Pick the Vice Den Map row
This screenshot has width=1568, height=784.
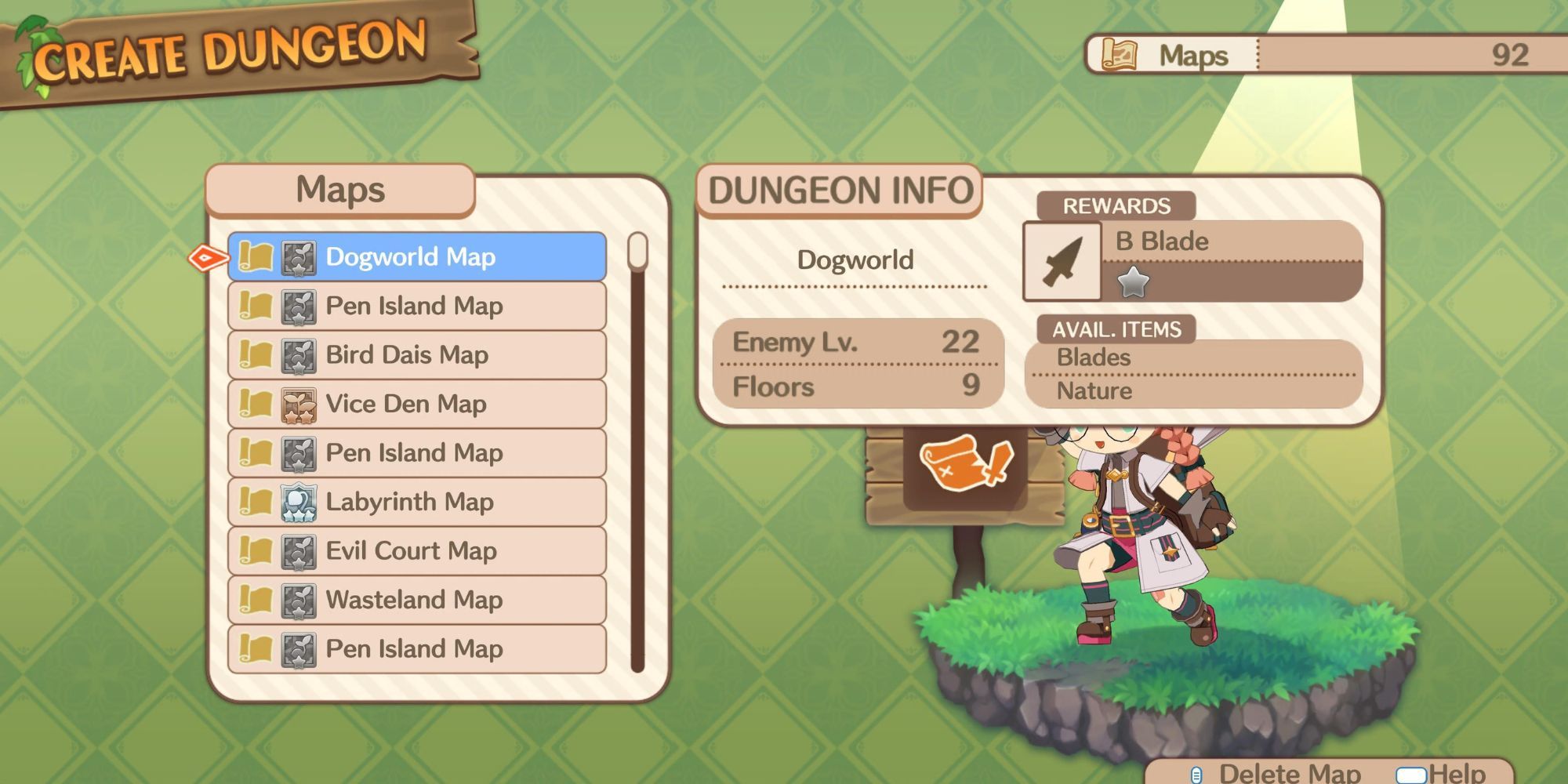point(416,404)
